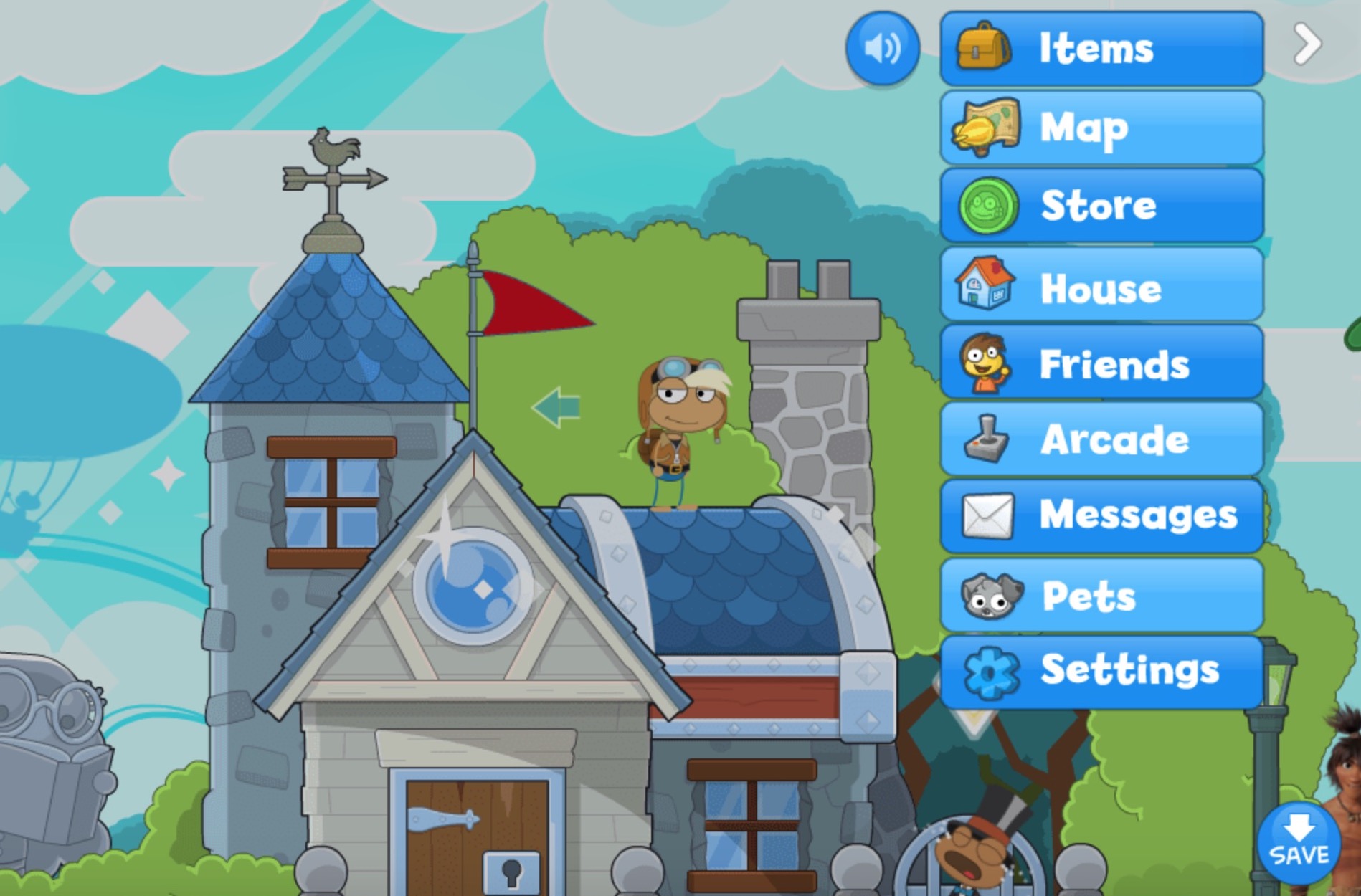The image size is (1361, 896).
Task: Toggle the speaker audio control
Action: click(x=882, y=47)
